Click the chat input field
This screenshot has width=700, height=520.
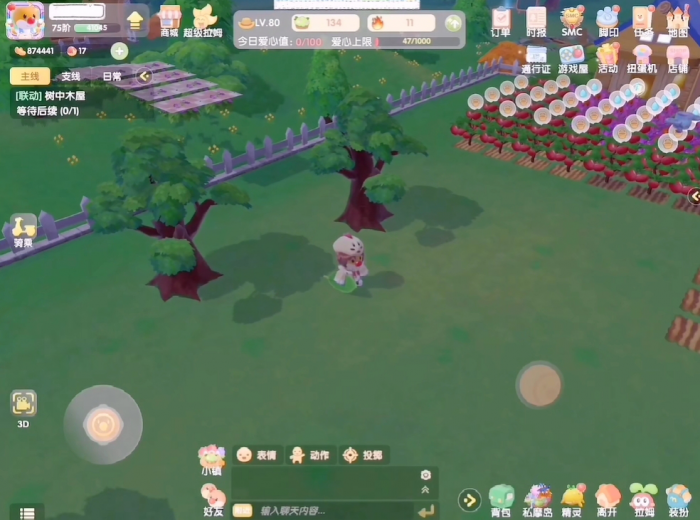(330, 510)
